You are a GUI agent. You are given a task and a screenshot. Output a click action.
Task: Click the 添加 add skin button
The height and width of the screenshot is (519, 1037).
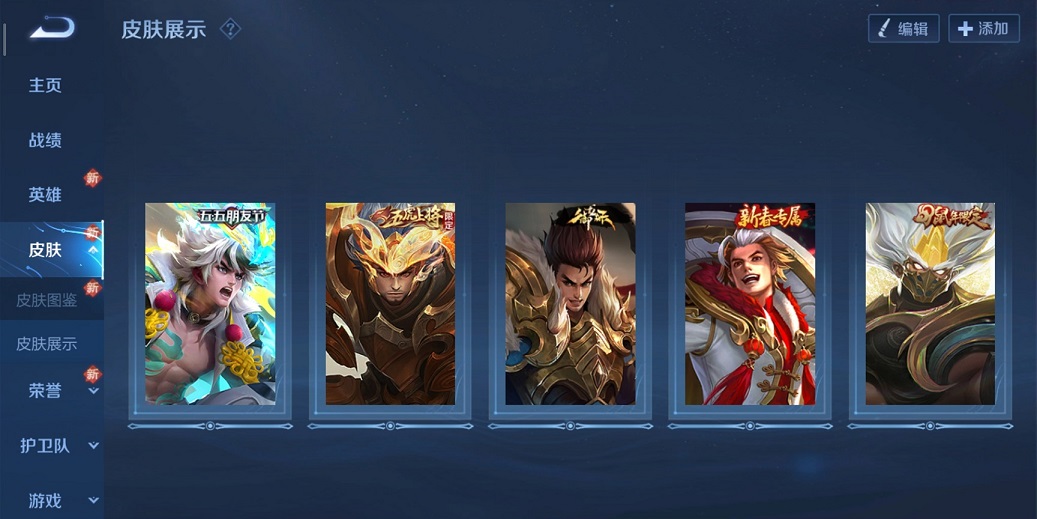[x=983, y=29]
